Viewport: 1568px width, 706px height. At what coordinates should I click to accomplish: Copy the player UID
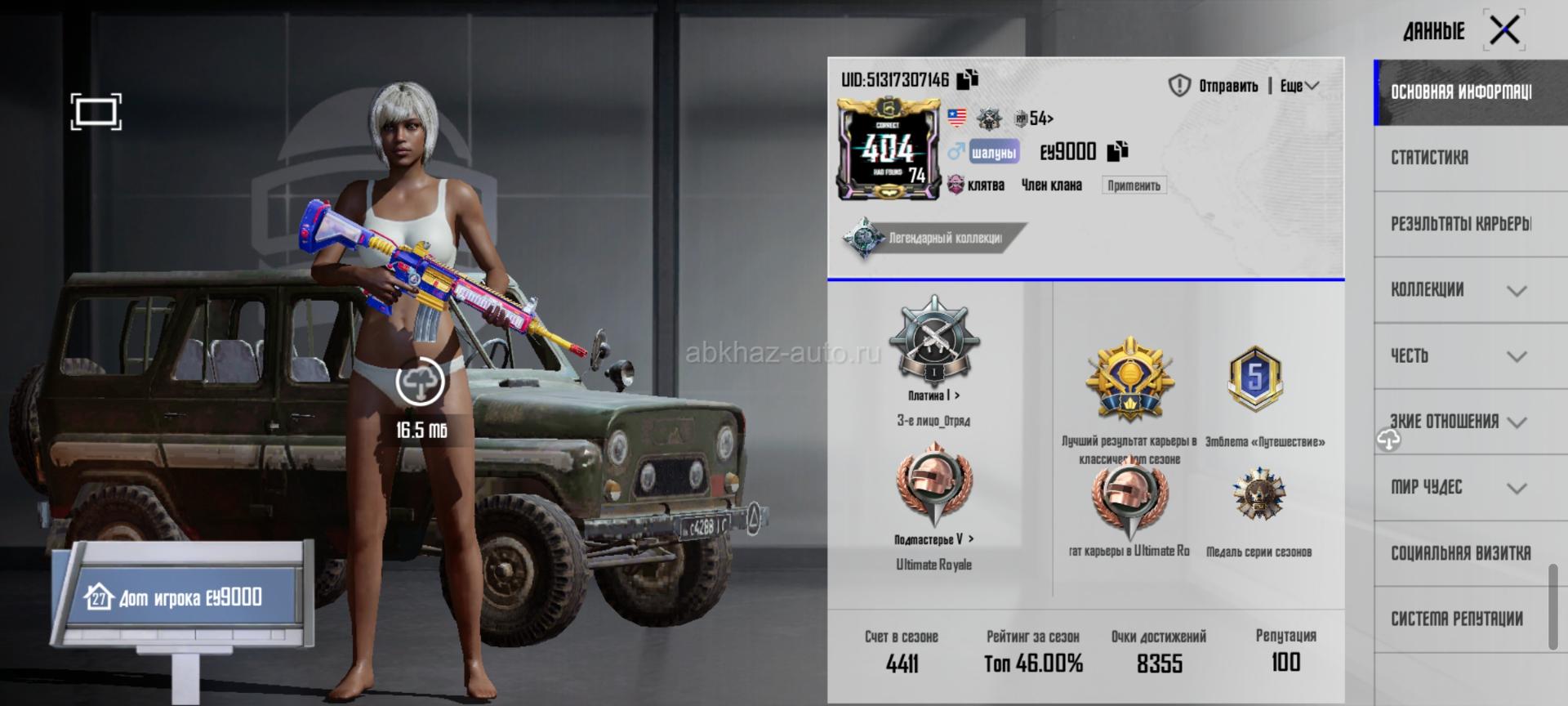click(968, 79)
